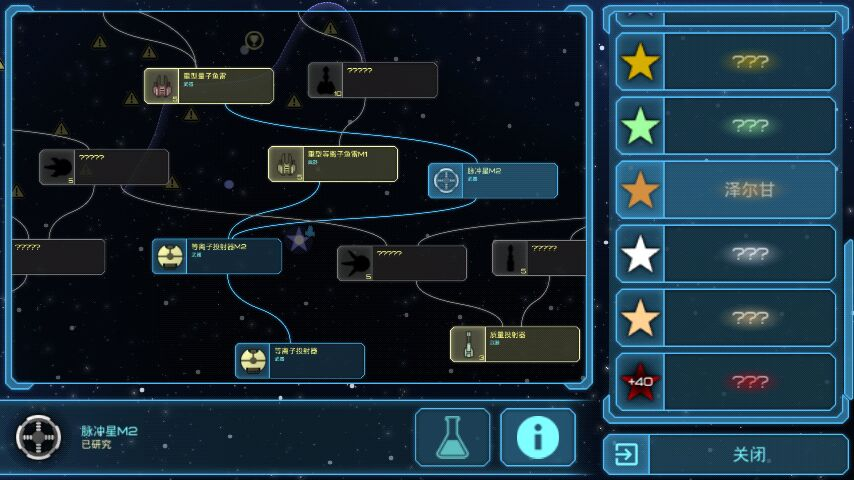Open the flask research button
The height and width of the screenshot is (480, 854).
point(452,437)
